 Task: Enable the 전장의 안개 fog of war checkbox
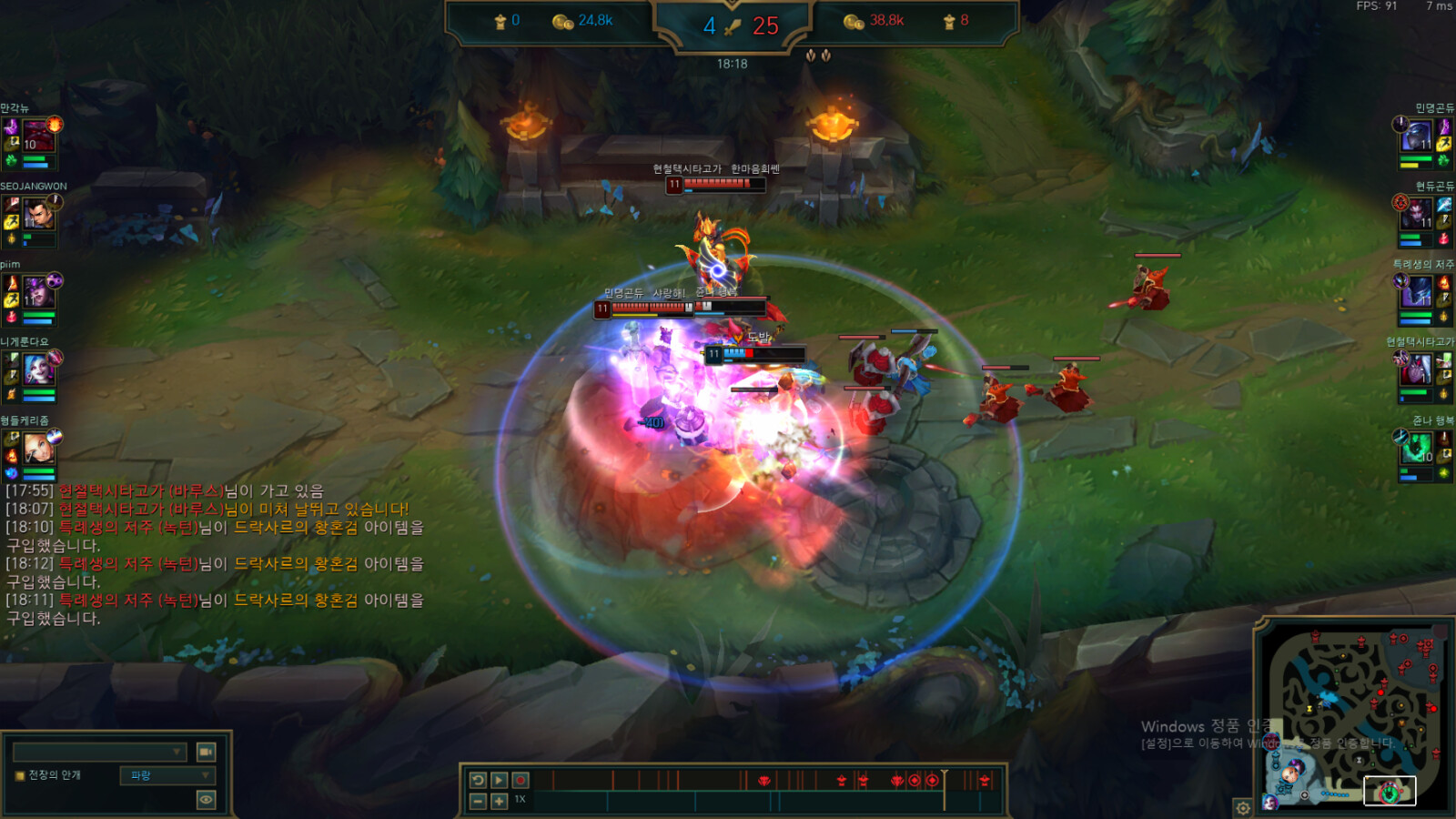[x=18, y=774]
